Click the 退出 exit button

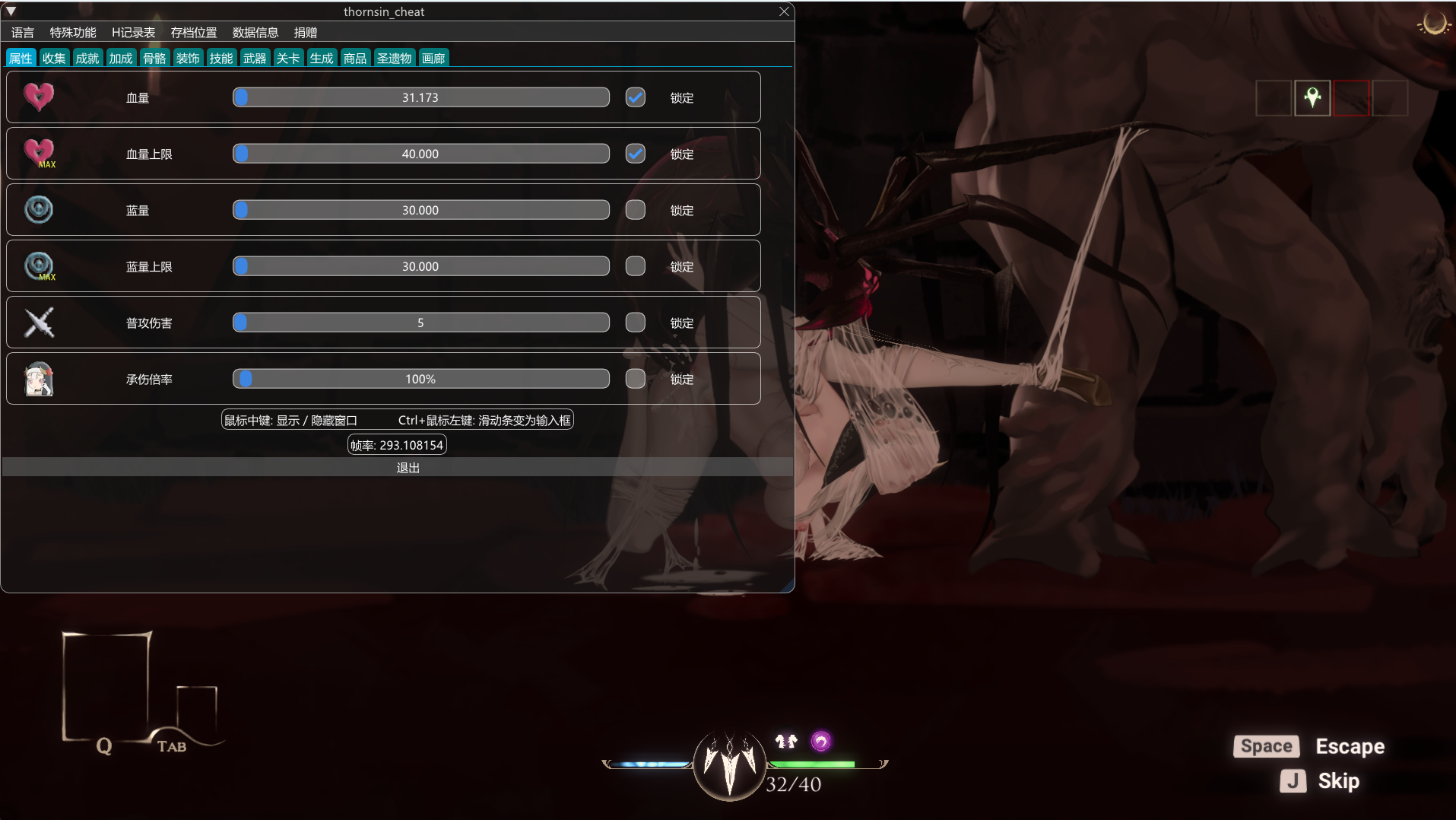tap(408, 468)
